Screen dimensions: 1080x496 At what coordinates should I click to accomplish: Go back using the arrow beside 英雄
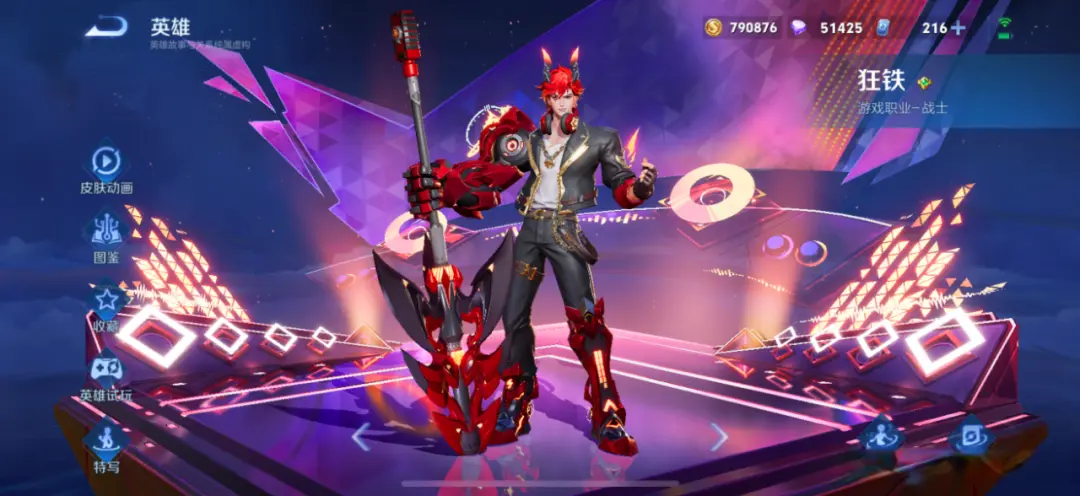[107, 27]
